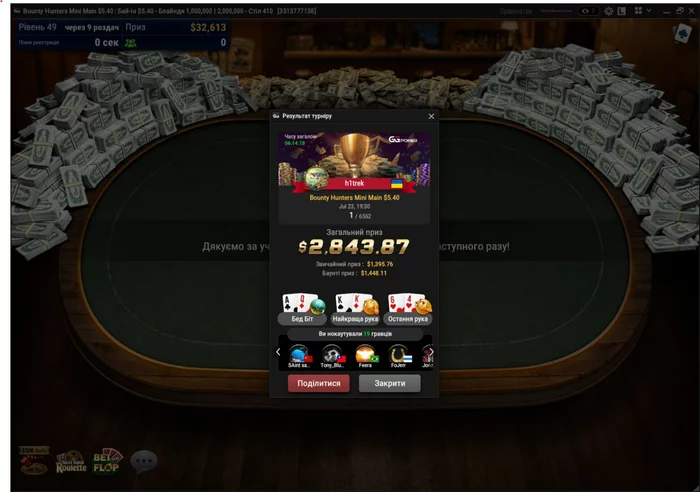Launch the Bet On Flop side game

(107, 461)
